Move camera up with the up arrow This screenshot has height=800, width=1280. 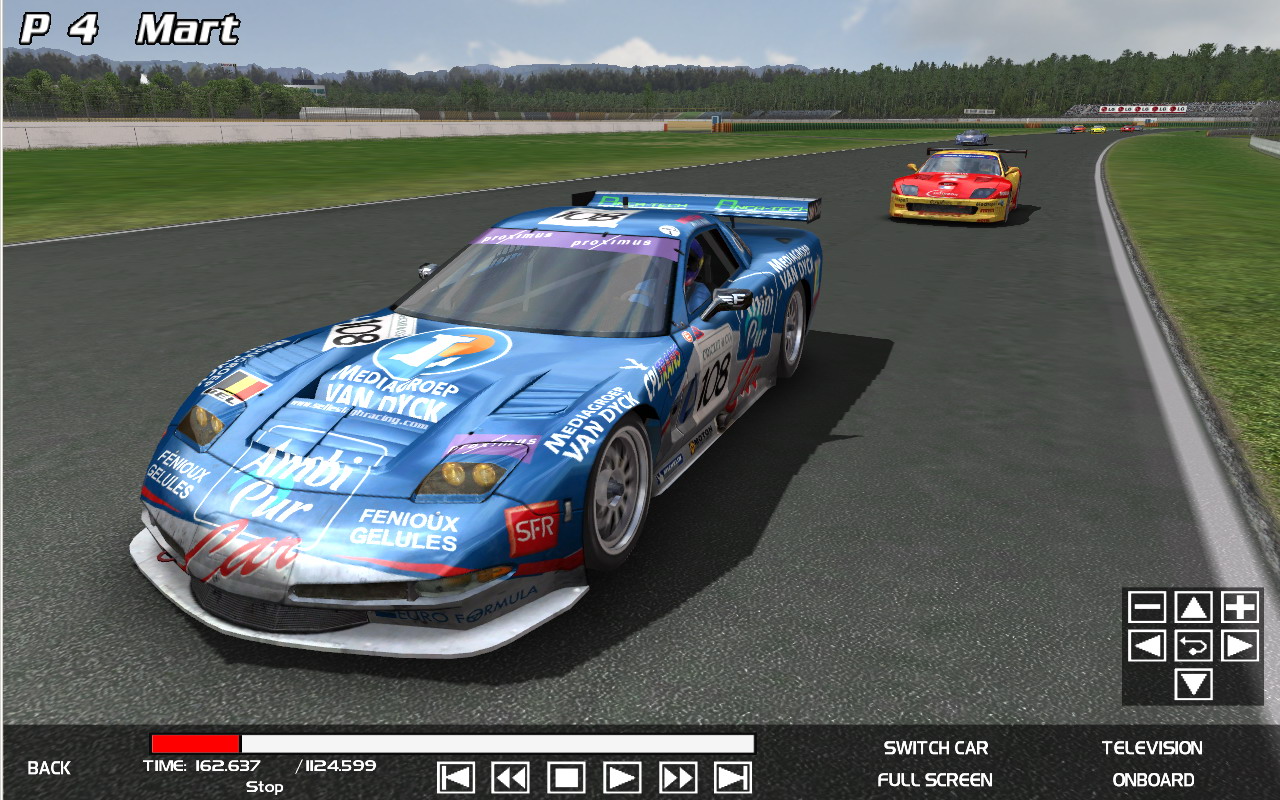point(1193,607)
